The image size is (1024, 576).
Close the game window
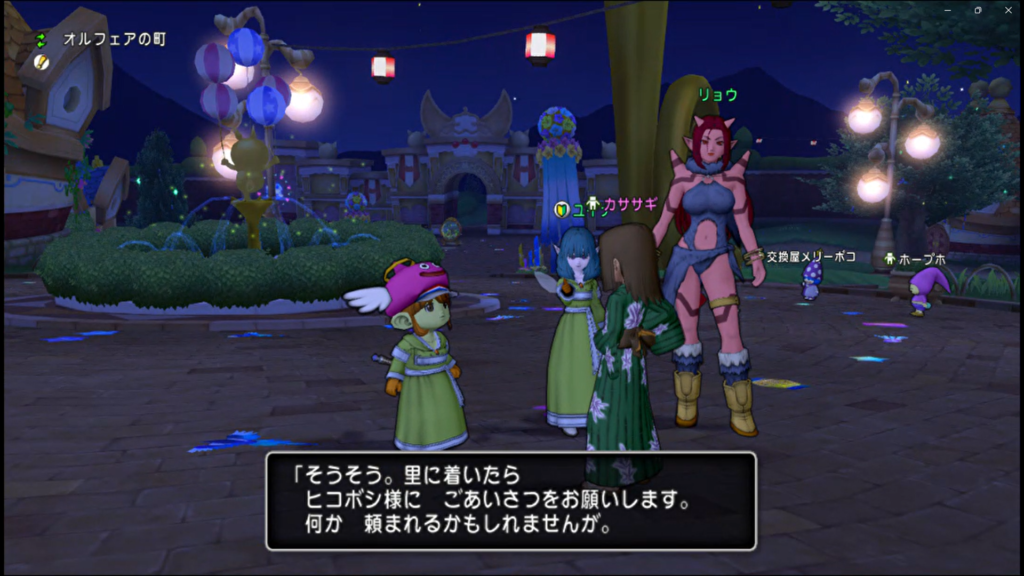click(x=1006, y=9)
